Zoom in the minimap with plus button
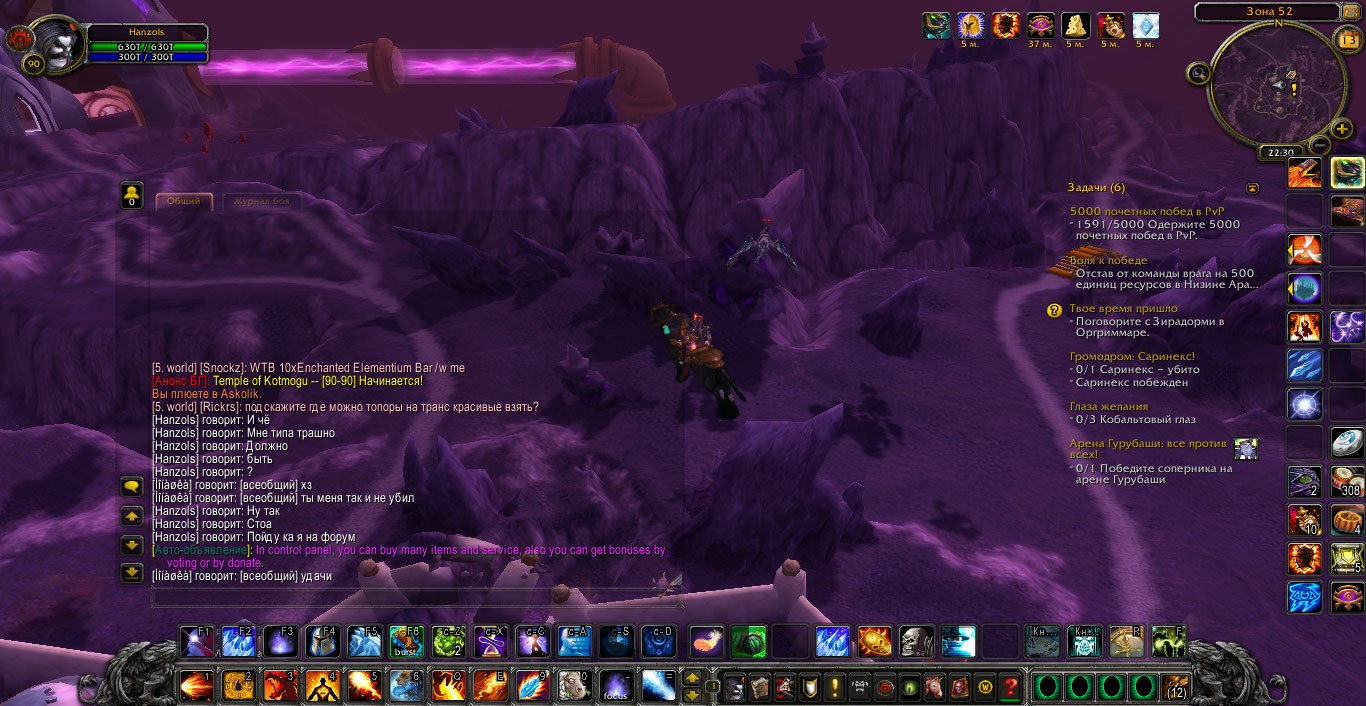This screenshot has width=1366, height=706. [1343, 129]
